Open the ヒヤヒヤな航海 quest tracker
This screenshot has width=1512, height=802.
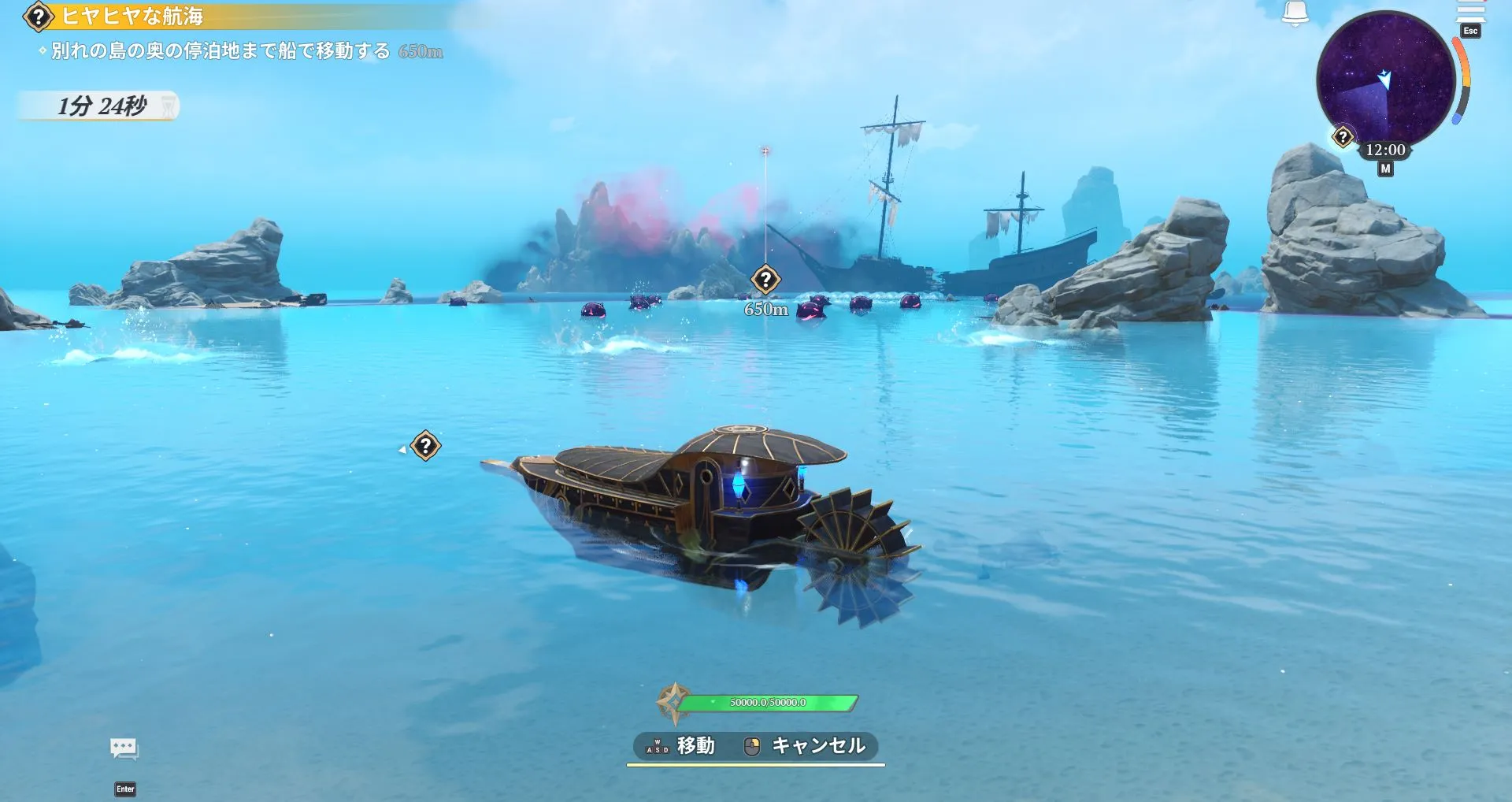pos(131,17)
